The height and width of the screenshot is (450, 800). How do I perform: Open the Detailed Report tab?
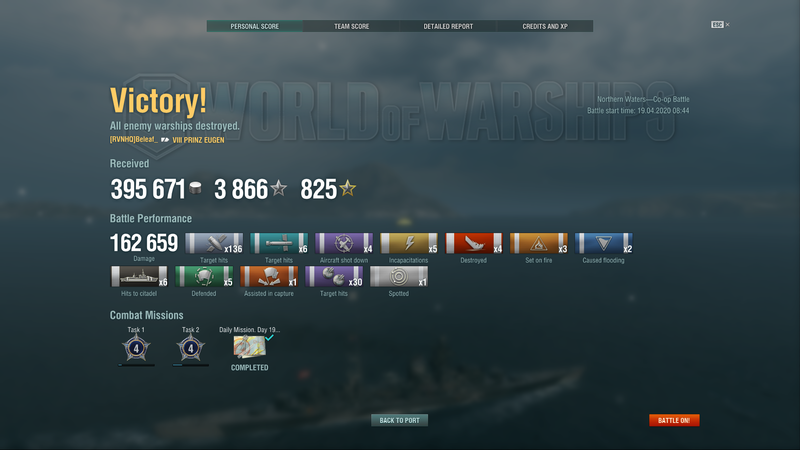(x=448, y=26)
